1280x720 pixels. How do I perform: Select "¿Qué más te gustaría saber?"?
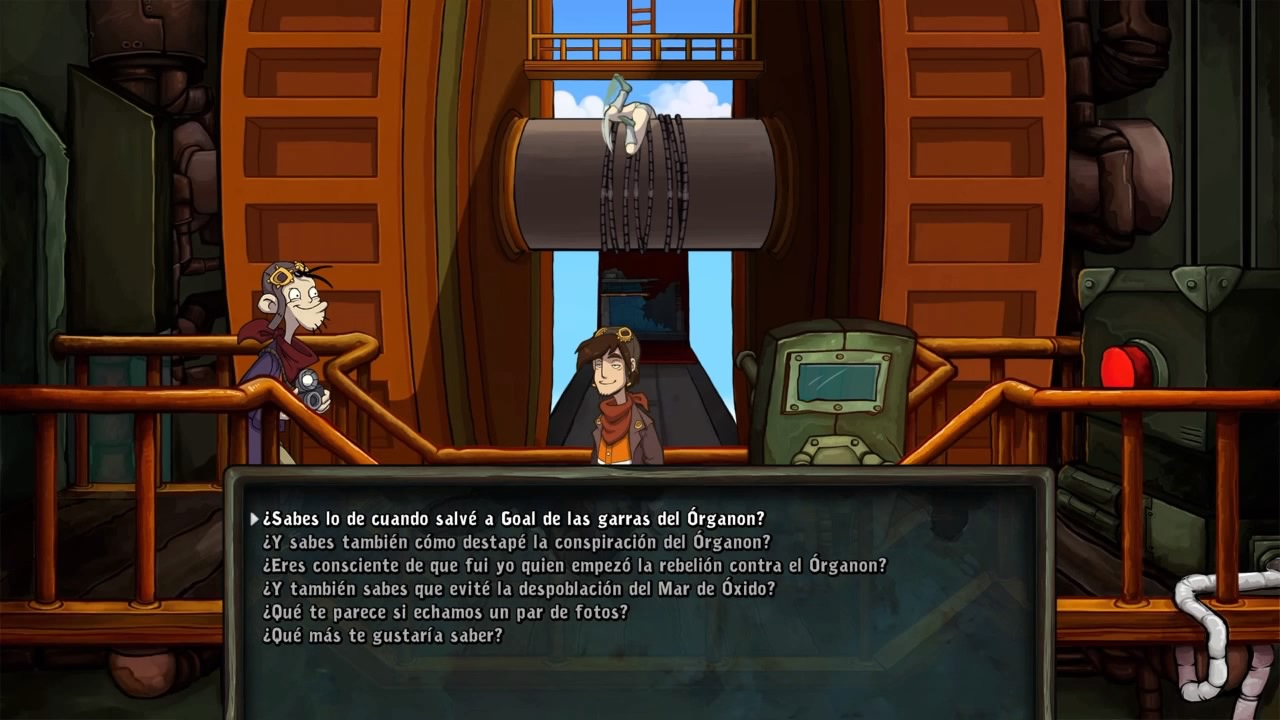tap(382, 635)
